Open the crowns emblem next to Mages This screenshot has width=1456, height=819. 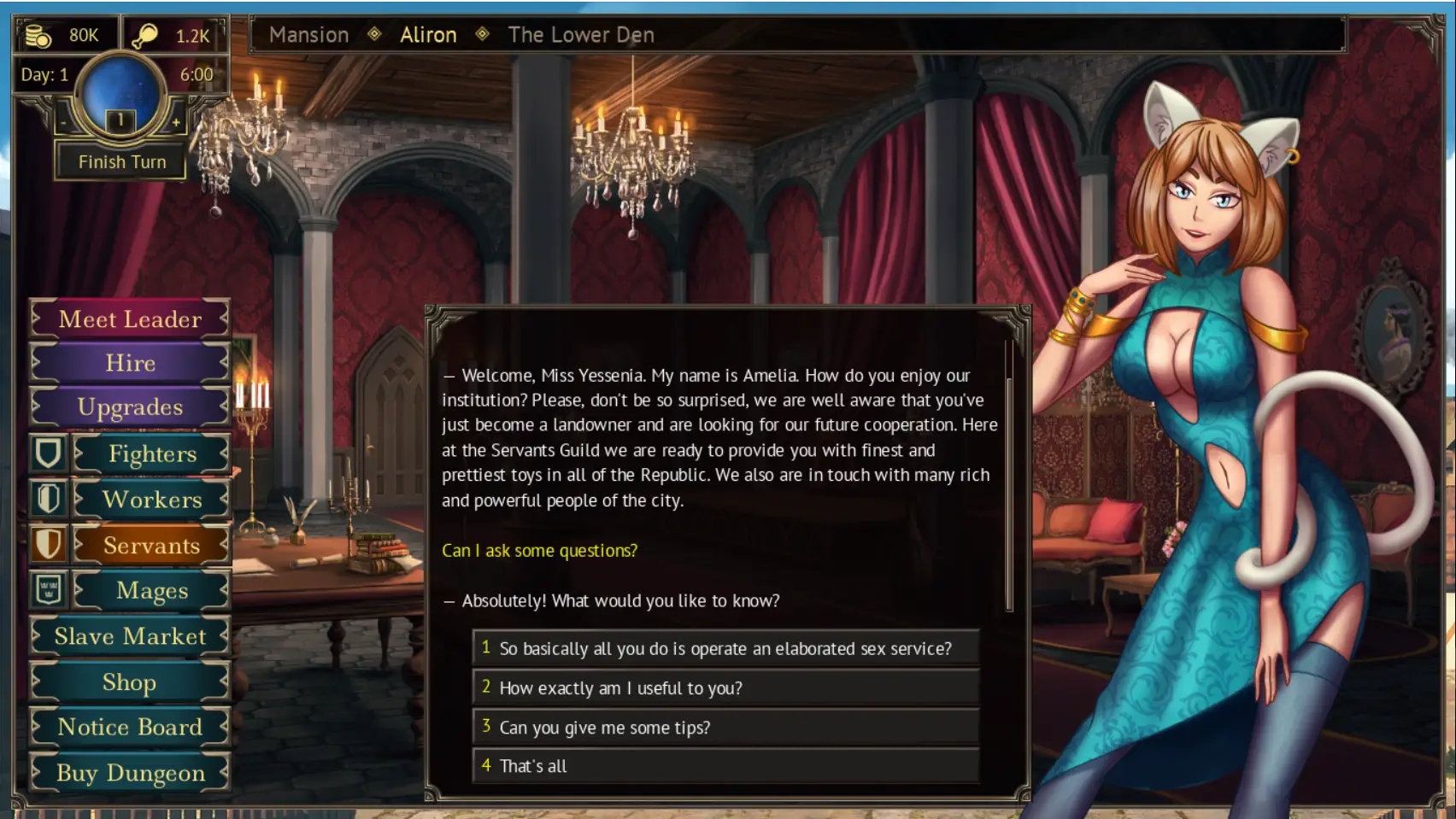click(x=49, y=589)
